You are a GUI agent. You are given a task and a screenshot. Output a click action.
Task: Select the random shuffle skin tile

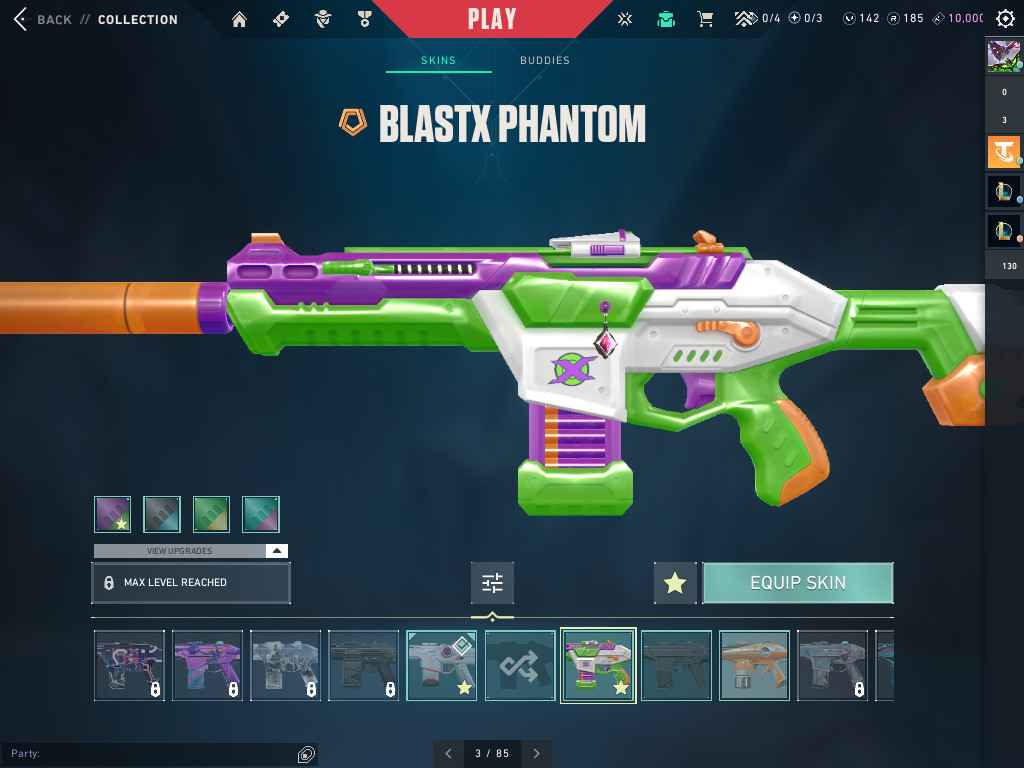pyautogui.click(x=520, y=665)
